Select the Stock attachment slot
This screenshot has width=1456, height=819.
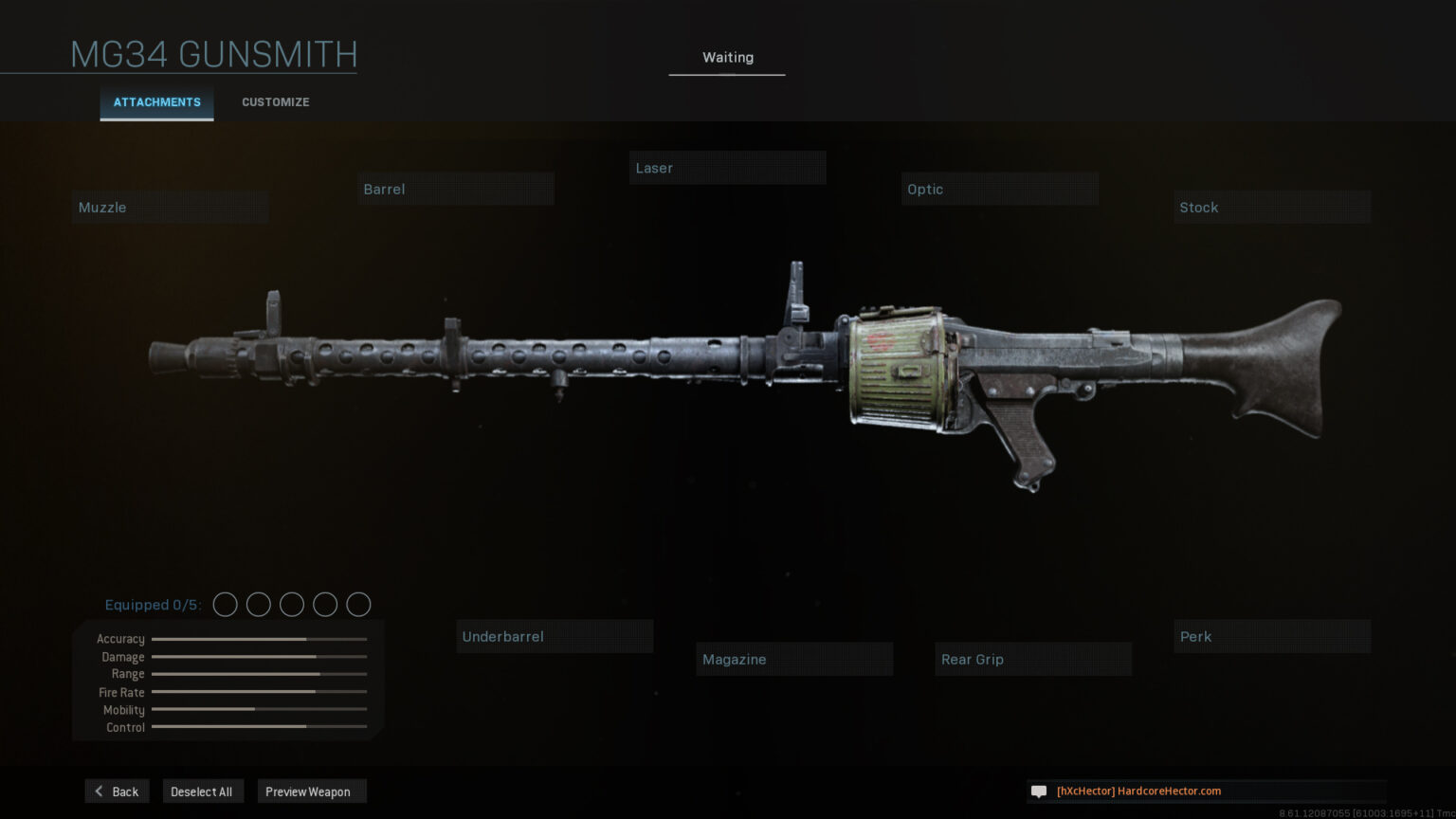click(1271, 207)
